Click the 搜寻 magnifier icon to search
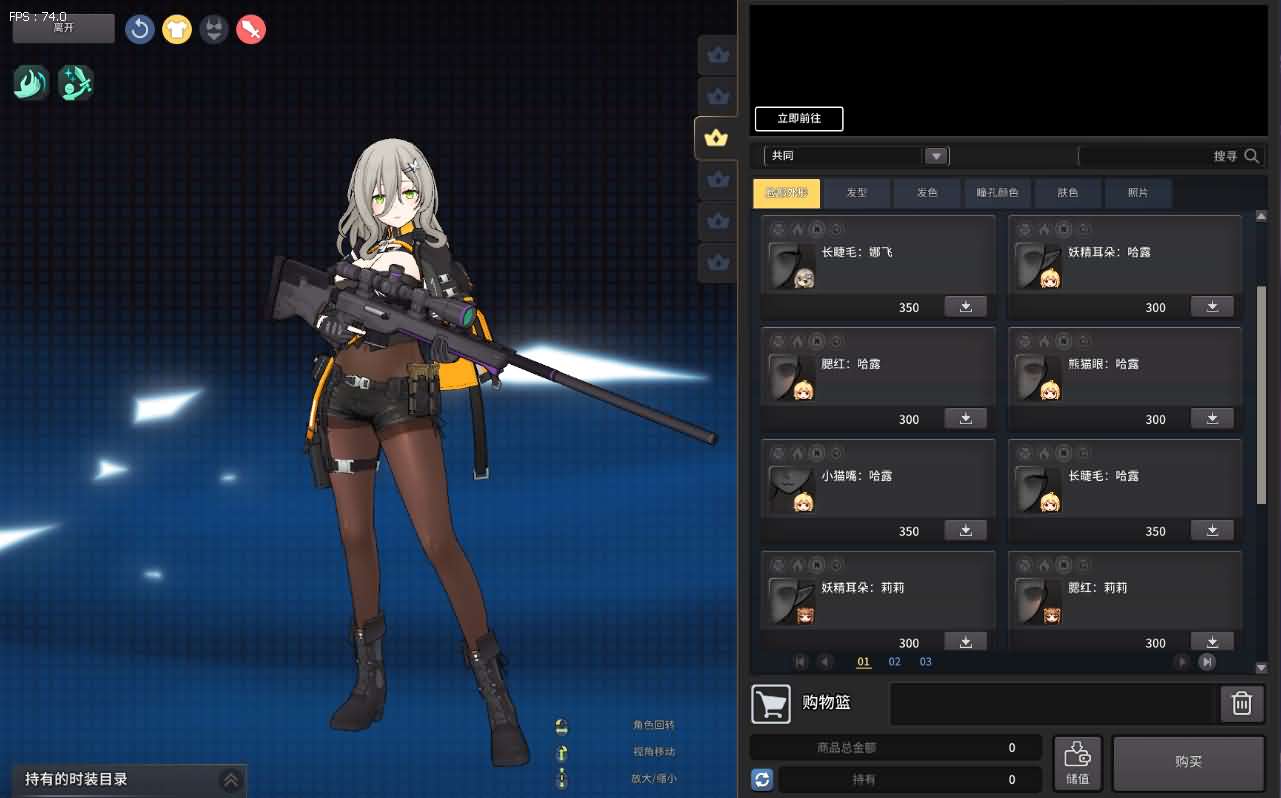 point(1252,156)
